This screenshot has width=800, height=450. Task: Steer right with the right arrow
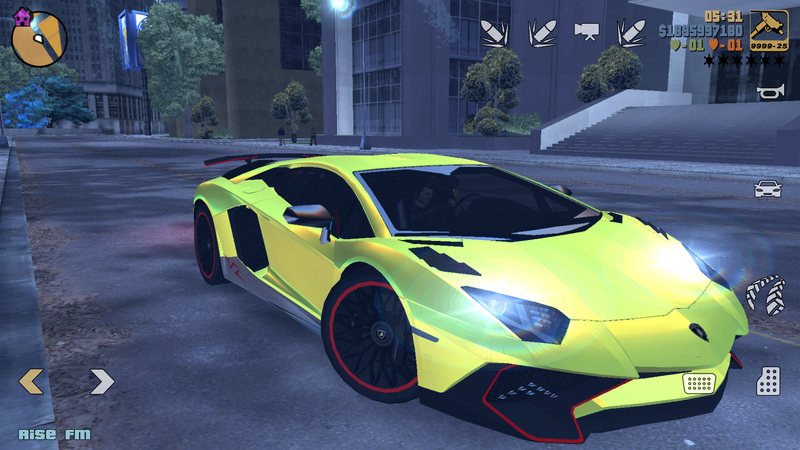click(102, 380)
